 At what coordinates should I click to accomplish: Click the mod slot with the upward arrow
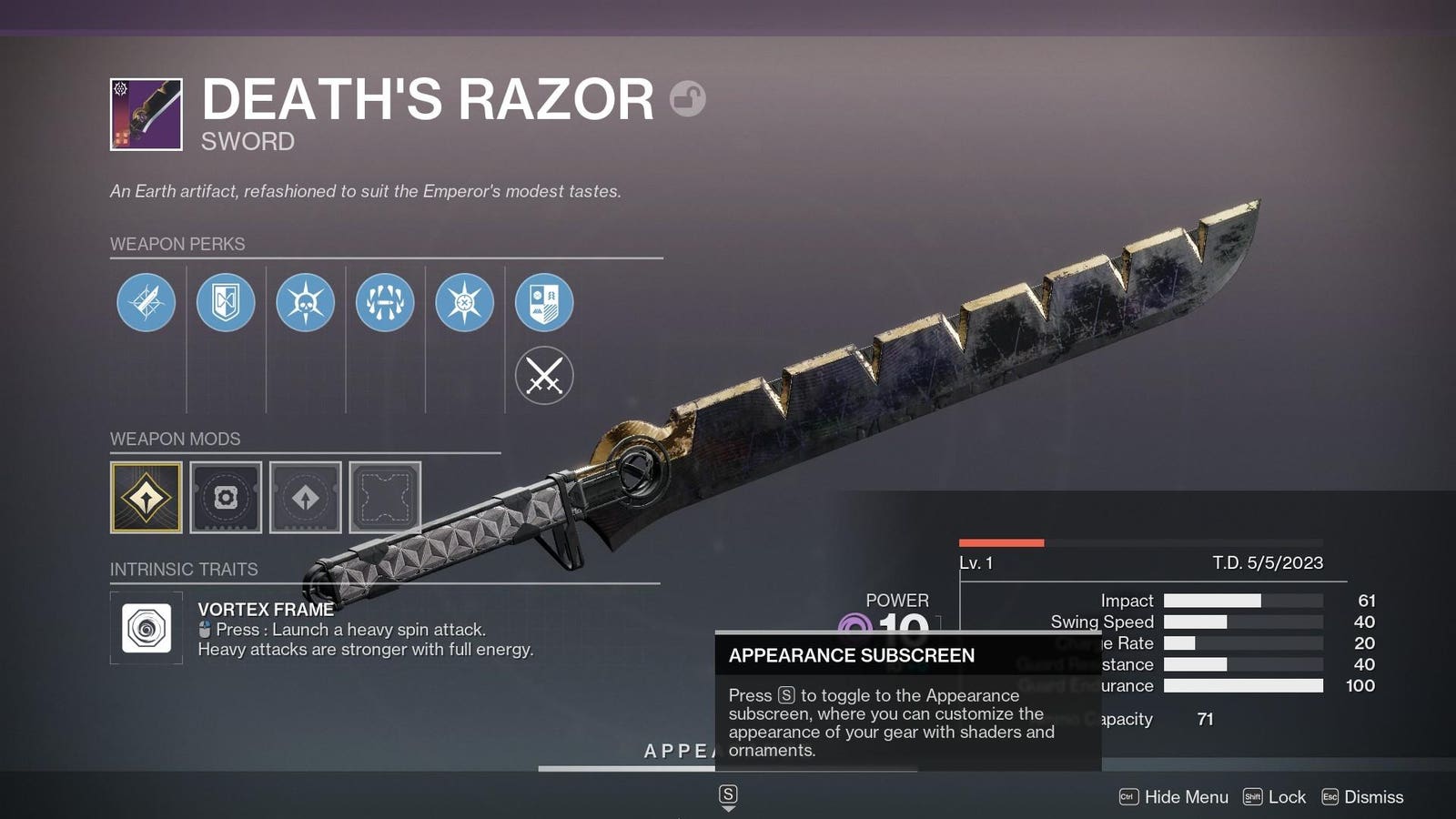point(306,497)
